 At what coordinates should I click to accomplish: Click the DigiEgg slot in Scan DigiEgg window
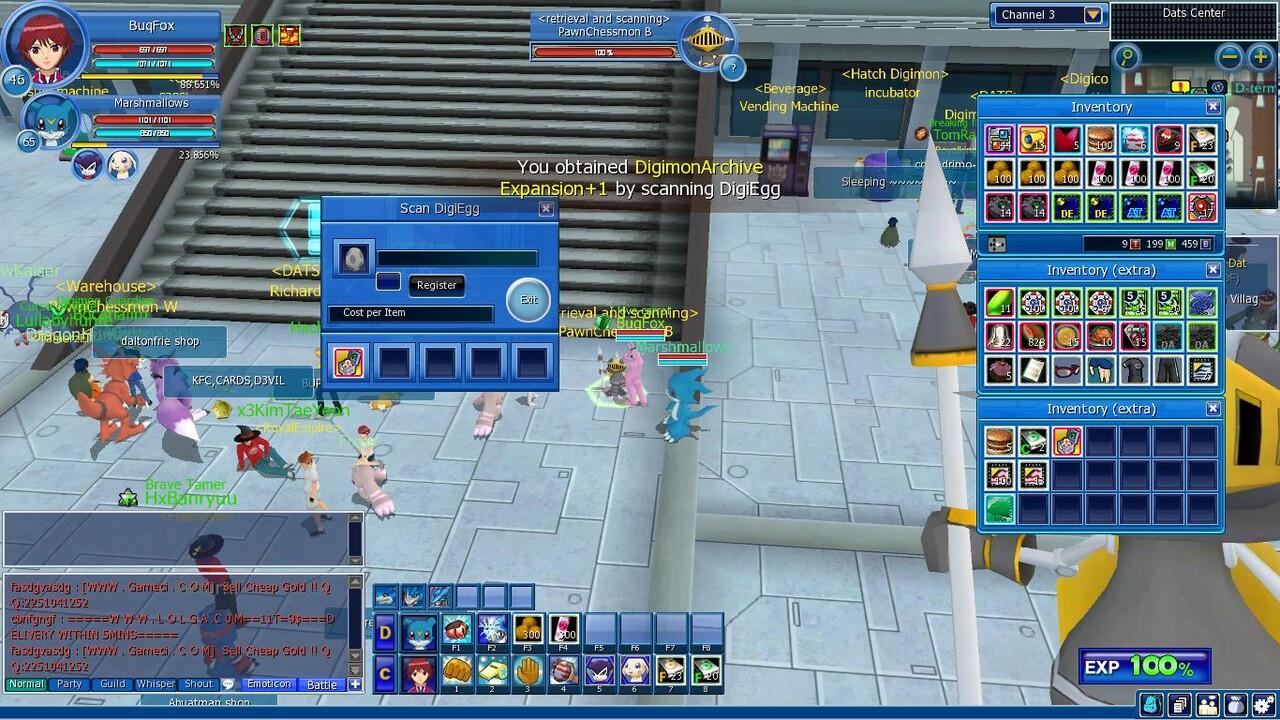[x=354, y=257]
